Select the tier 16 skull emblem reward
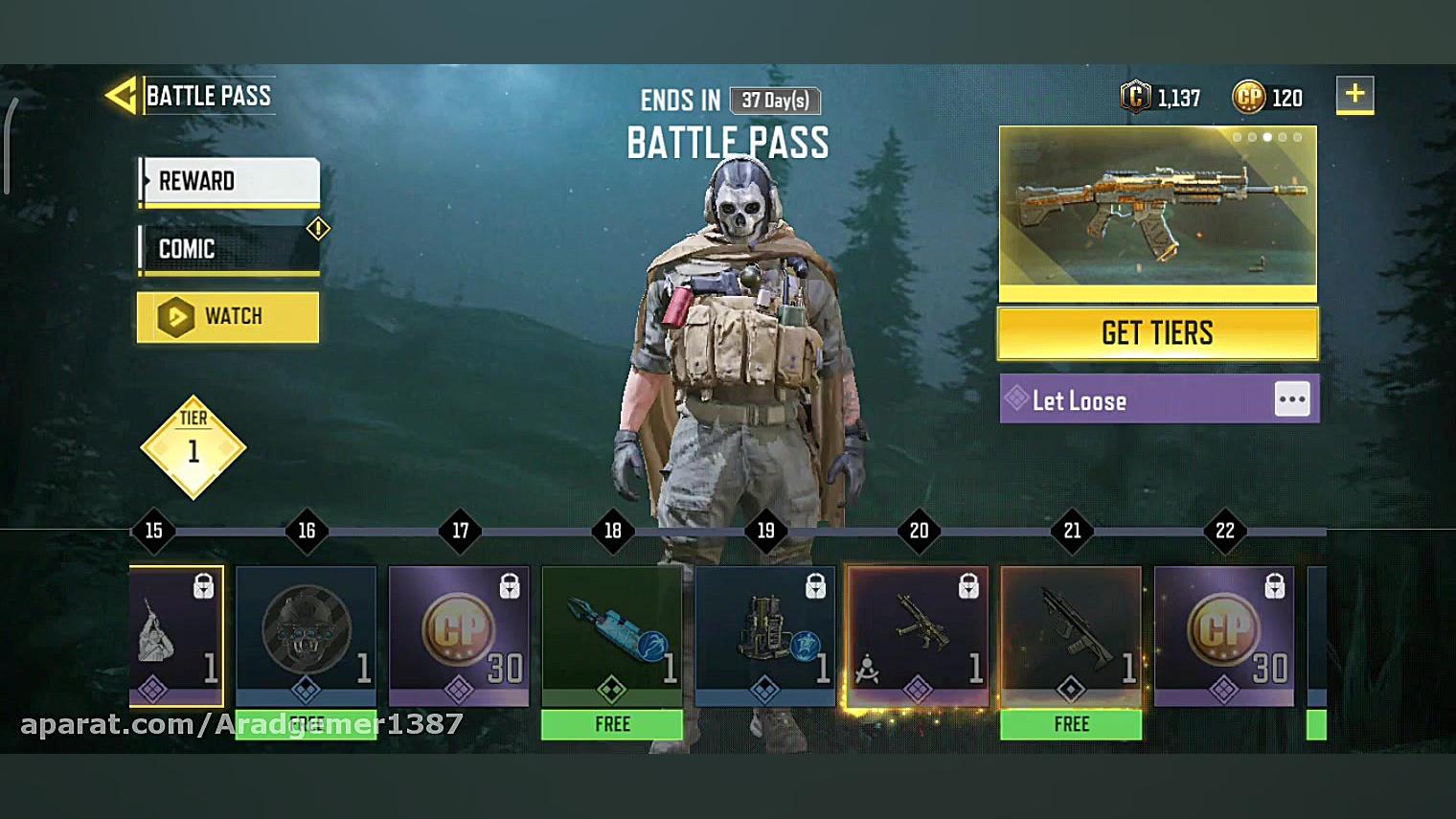 pos(306,636)
